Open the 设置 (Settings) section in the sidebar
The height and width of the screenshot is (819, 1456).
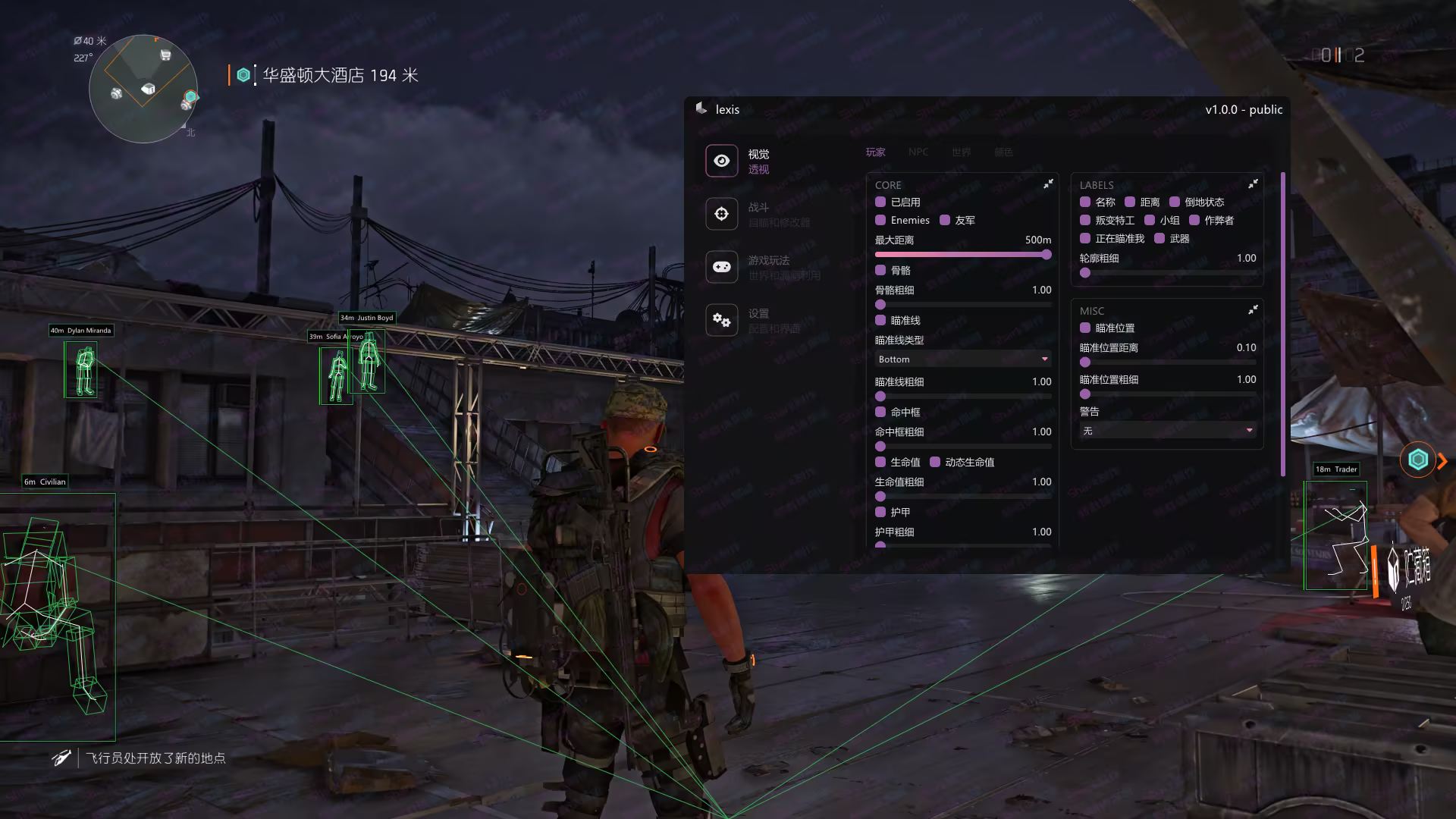pos(722,320)
